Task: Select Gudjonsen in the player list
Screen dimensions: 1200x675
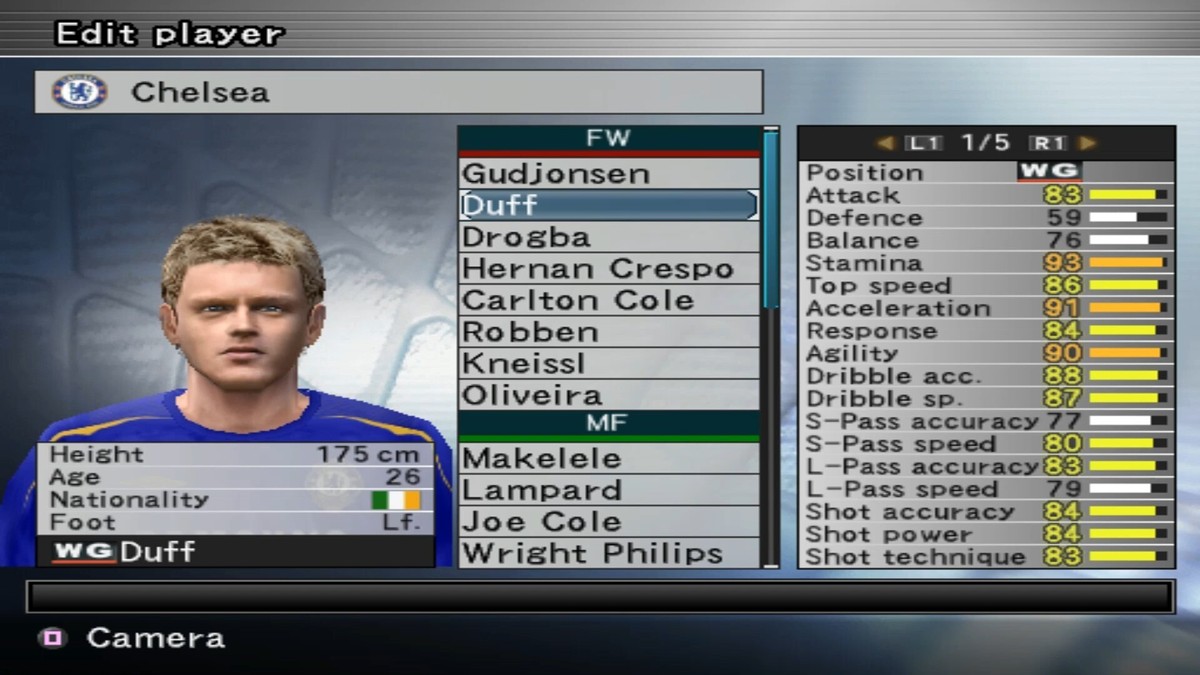Action: 608,174
